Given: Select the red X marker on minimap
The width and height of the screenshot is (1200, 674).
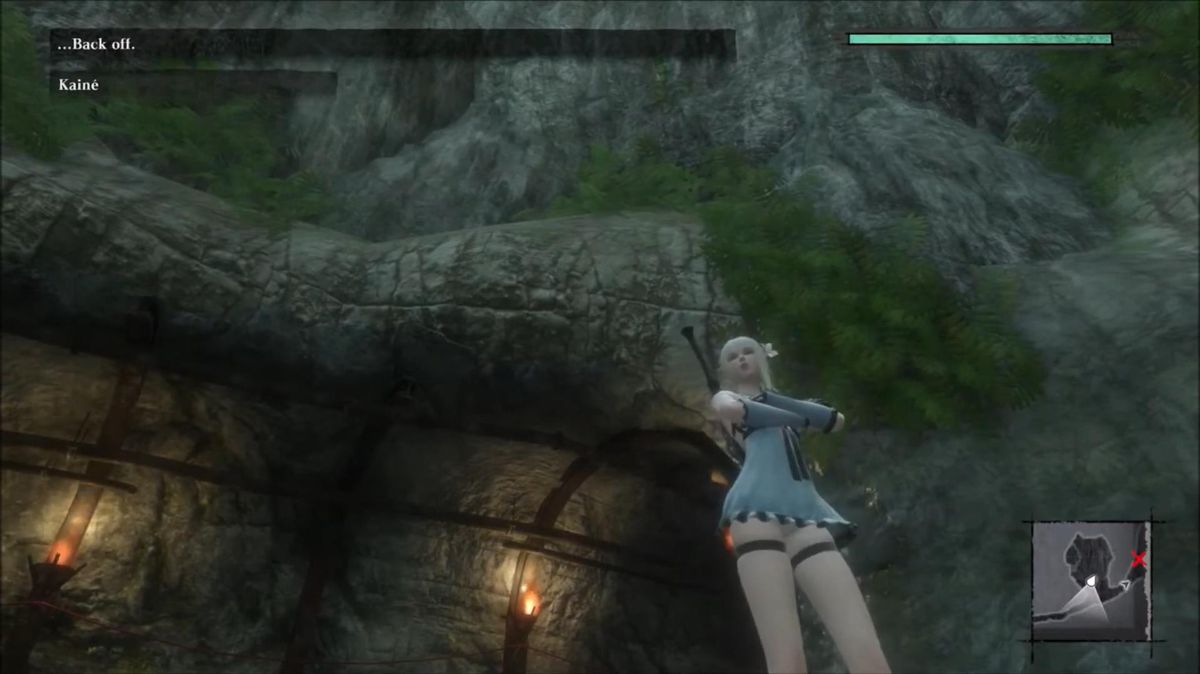Looking at the screenshot, I should [1138, 560].
